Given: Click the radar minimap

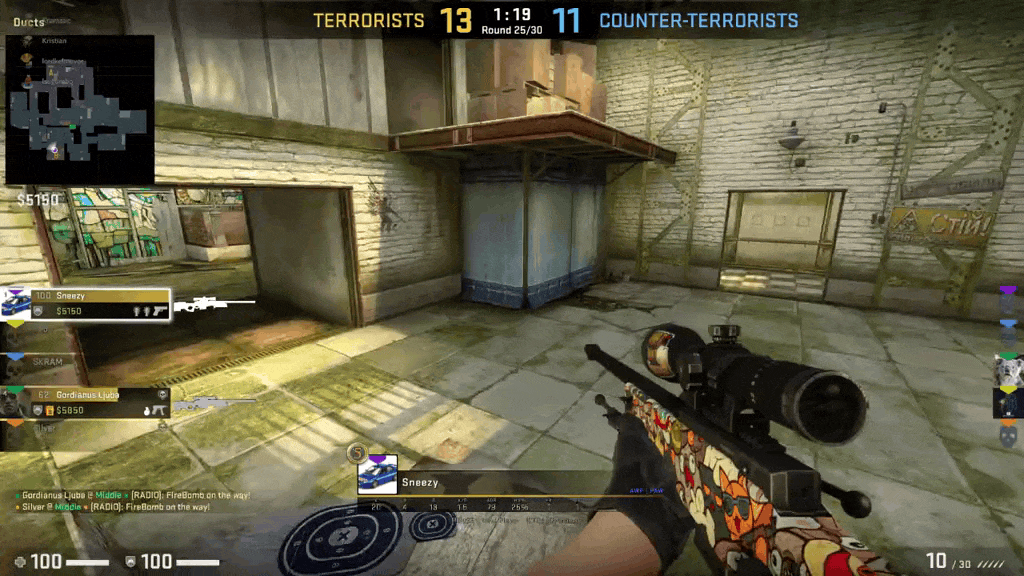Looking at the screenshot, I should pos(80,110).
